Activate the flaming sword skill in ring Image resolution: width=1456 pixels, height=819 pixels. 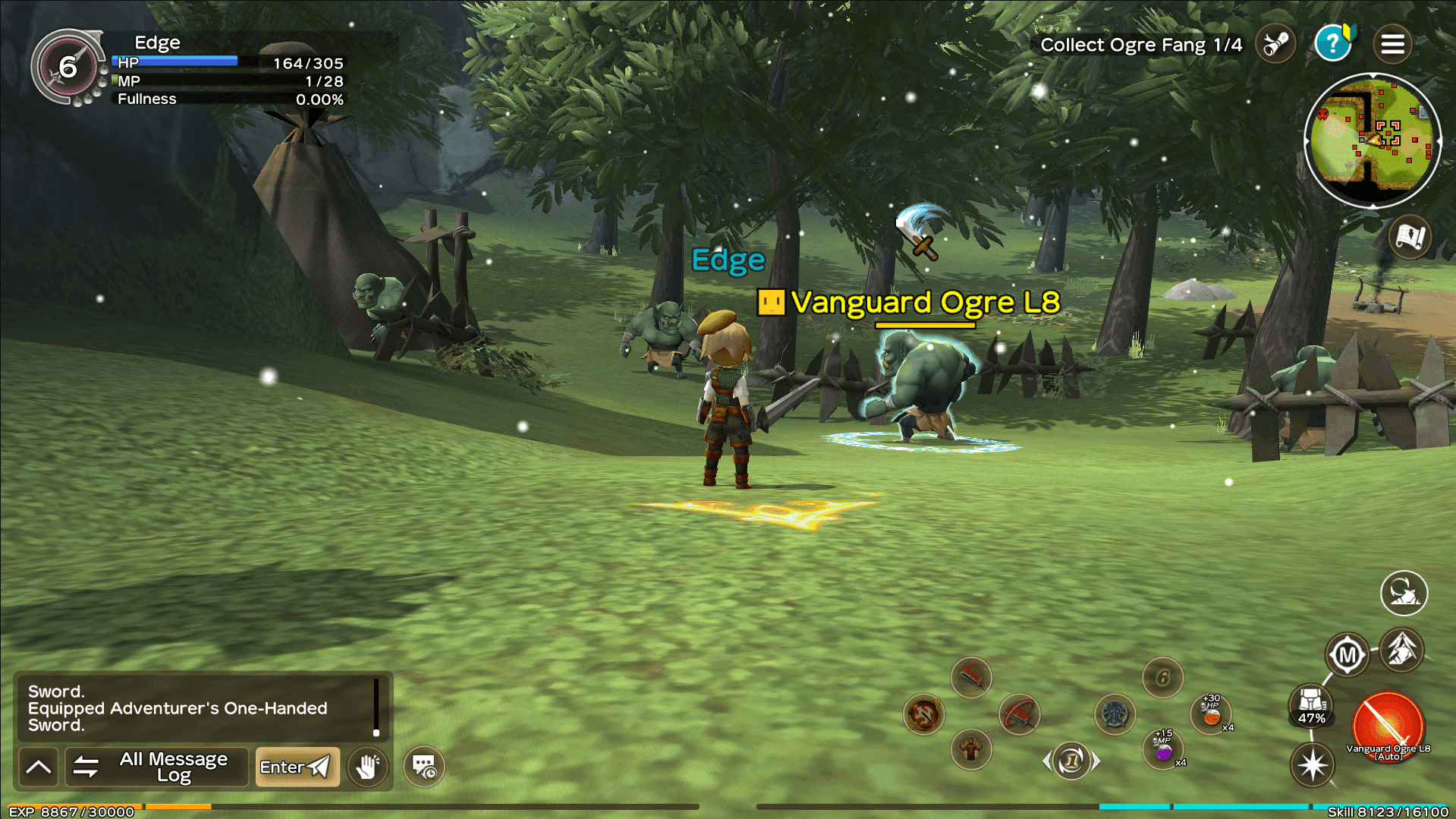pyautogui.click(x=923, y=713)
